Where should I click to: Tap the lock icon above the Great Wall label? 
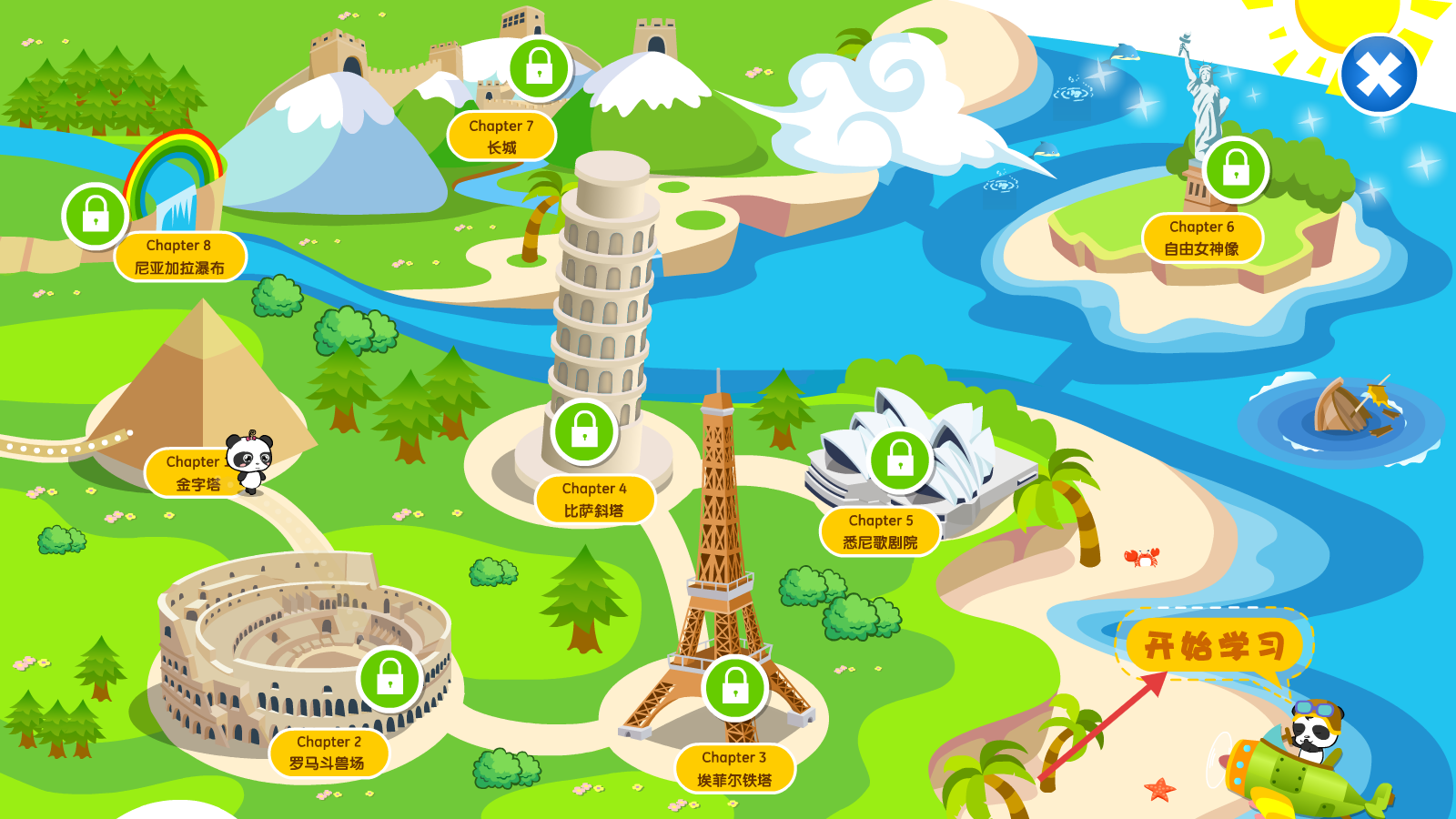tap(540, 68)
